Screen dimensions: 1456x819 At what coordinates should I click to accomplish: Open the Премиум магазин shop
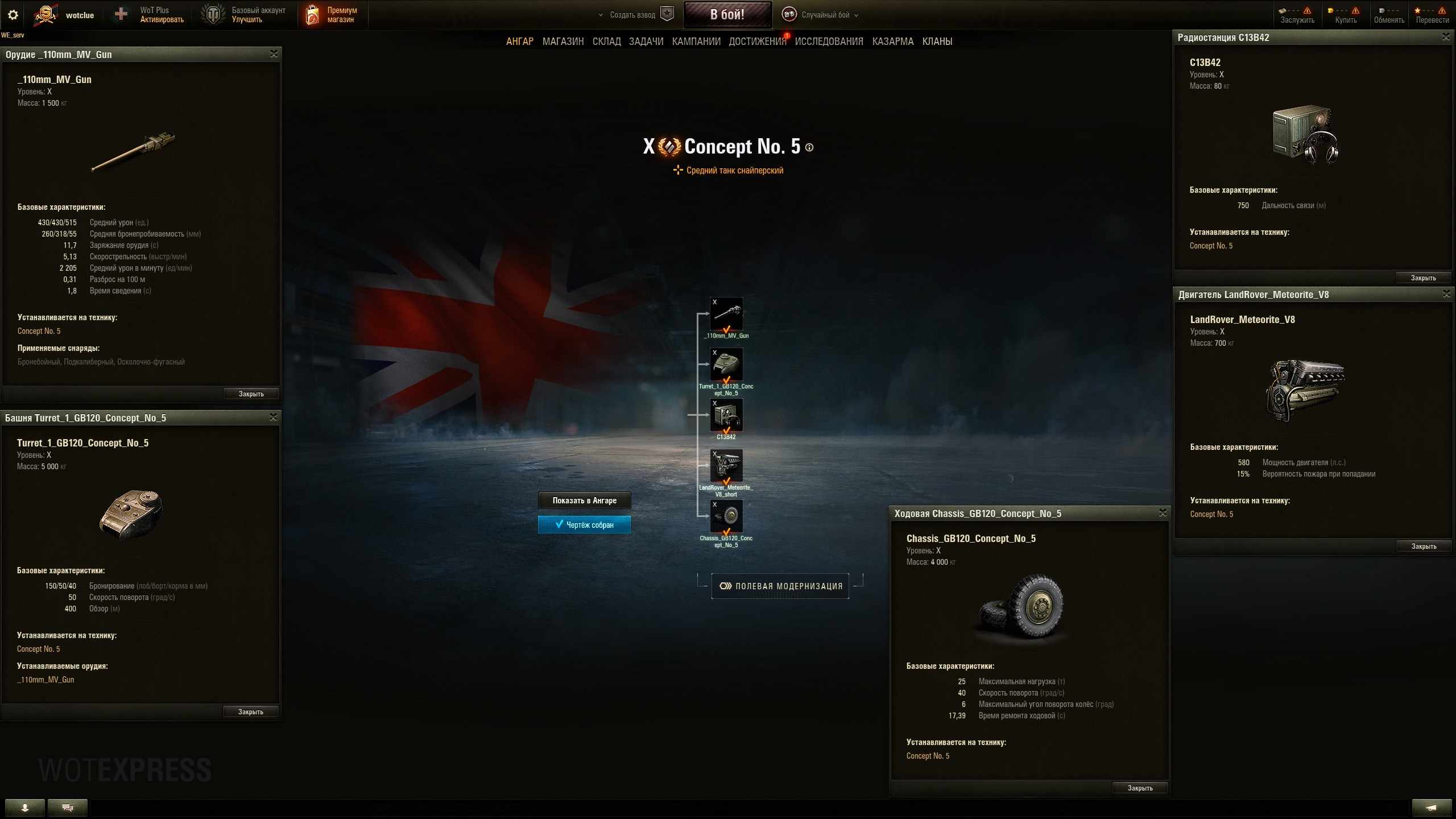click(333, 15)
